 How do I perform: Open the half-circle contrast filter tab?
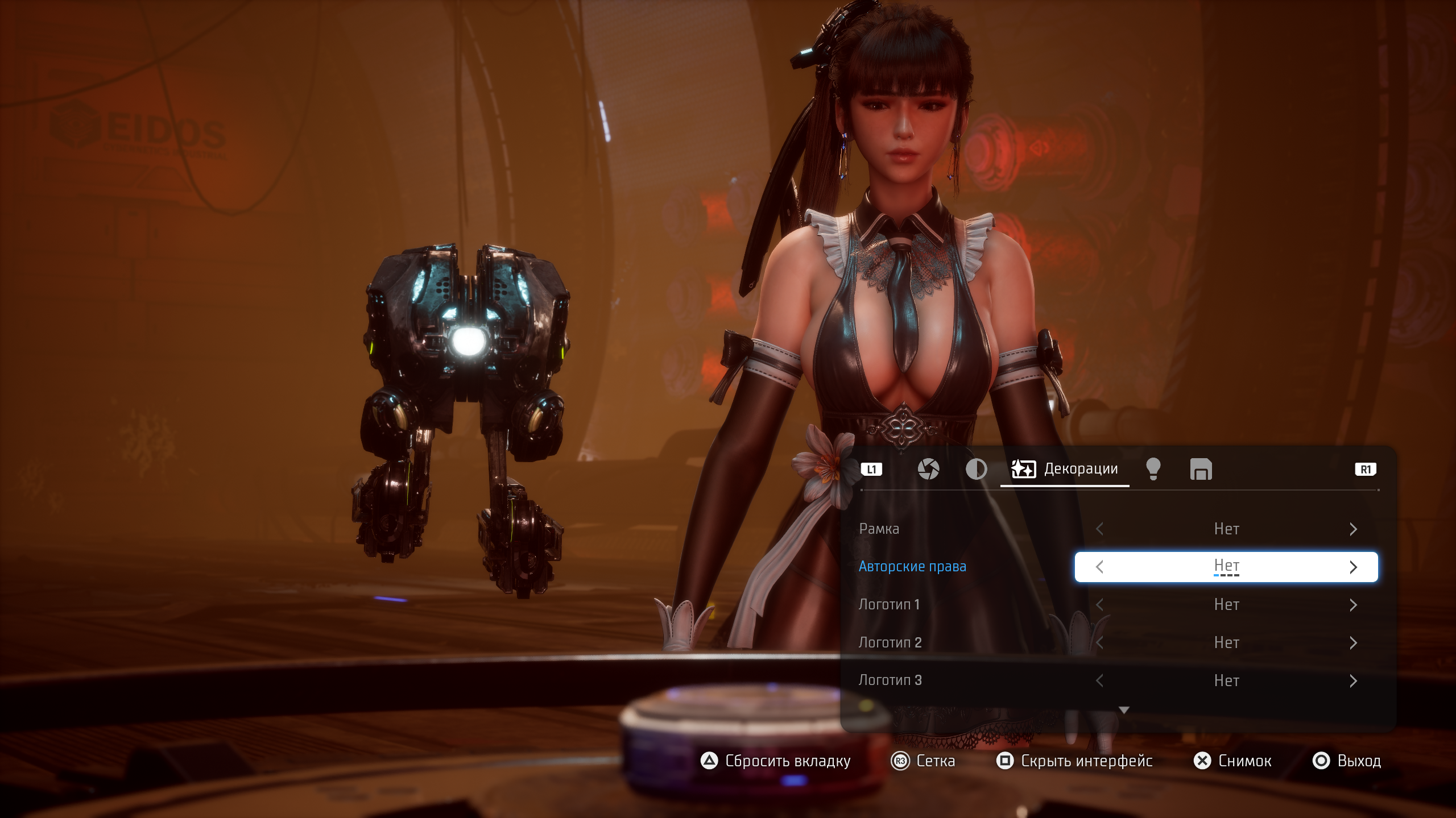coord(976,470)
